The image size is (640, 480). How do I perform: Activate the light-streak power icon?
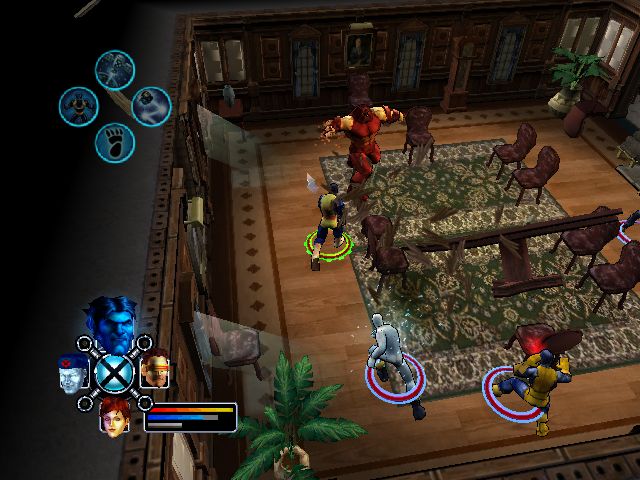coord(151,105)
